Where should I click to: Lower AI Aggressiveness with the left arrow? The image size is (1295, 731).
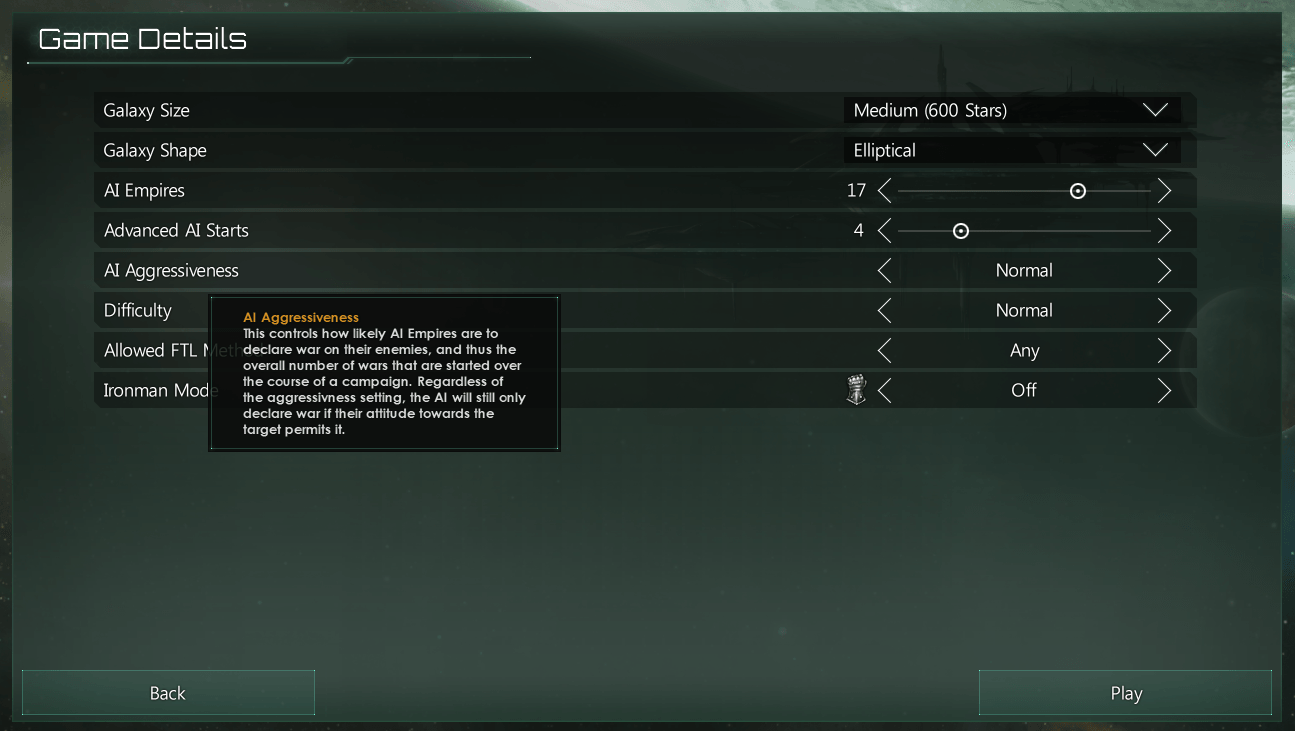click(884, 270)
